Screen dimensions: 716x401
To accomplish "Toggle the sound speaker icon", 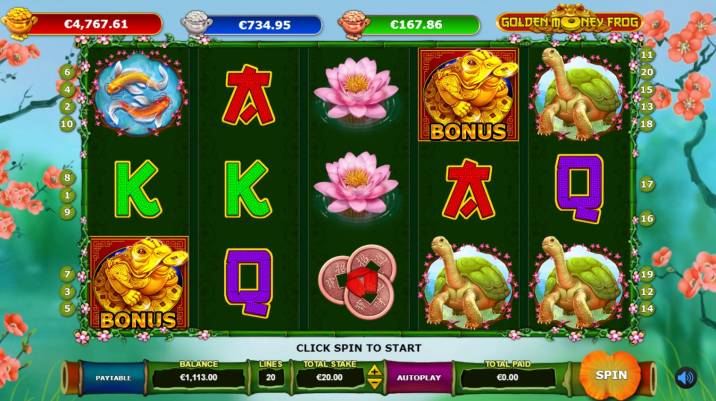I will [x=685, y=377].
